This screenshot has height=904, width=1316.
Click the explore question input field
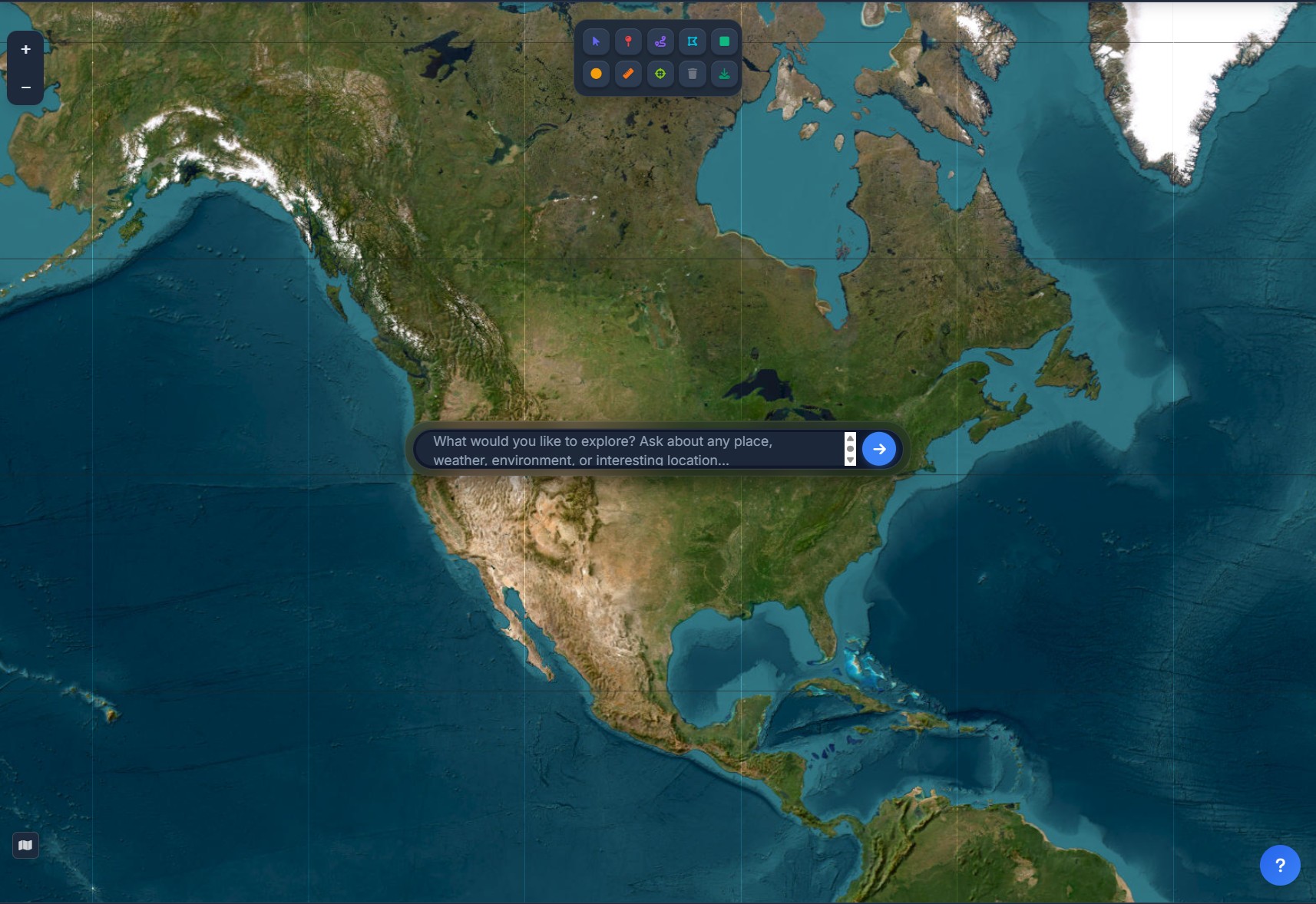click(630, 449)
